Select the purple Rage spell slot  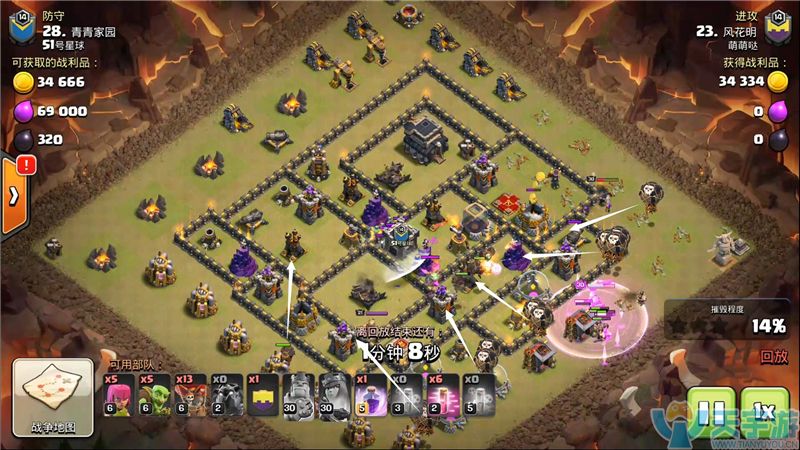(x=370, y=394)
